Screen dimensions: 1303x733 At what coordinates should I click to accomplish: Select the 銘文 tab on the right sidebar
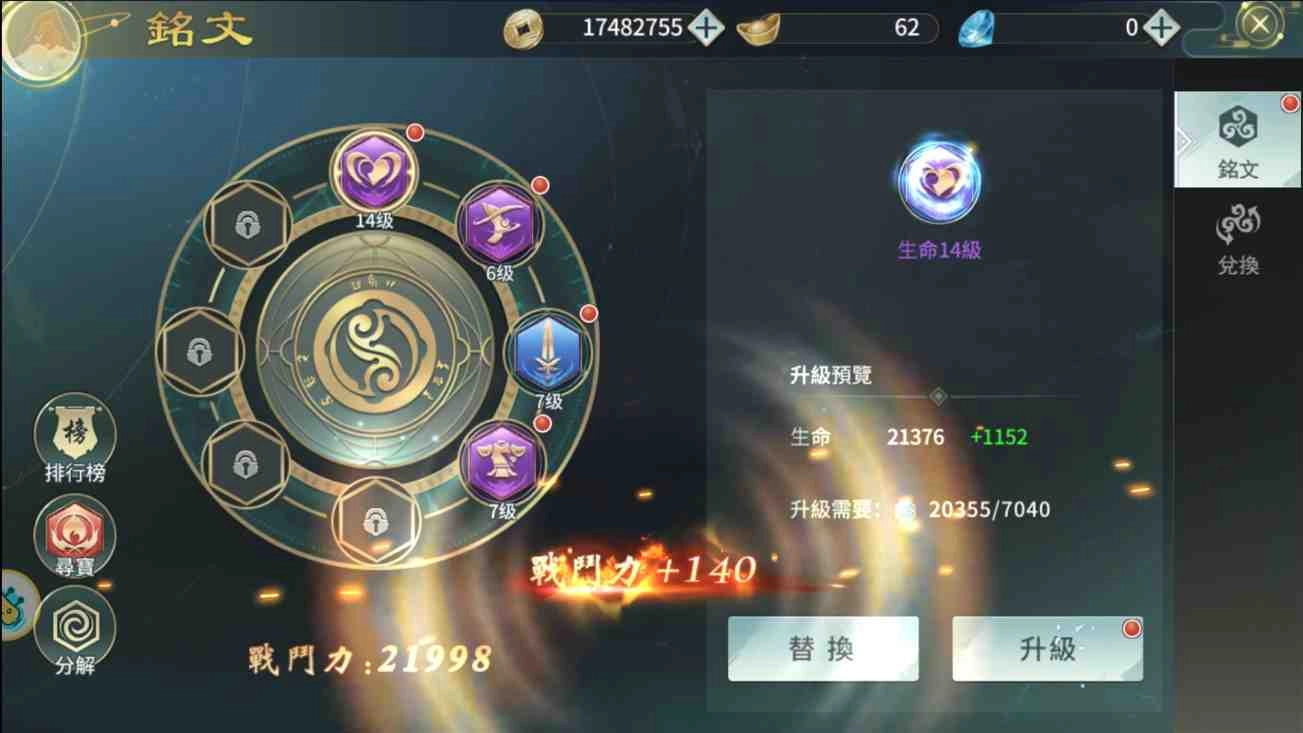pos(1236,140)
